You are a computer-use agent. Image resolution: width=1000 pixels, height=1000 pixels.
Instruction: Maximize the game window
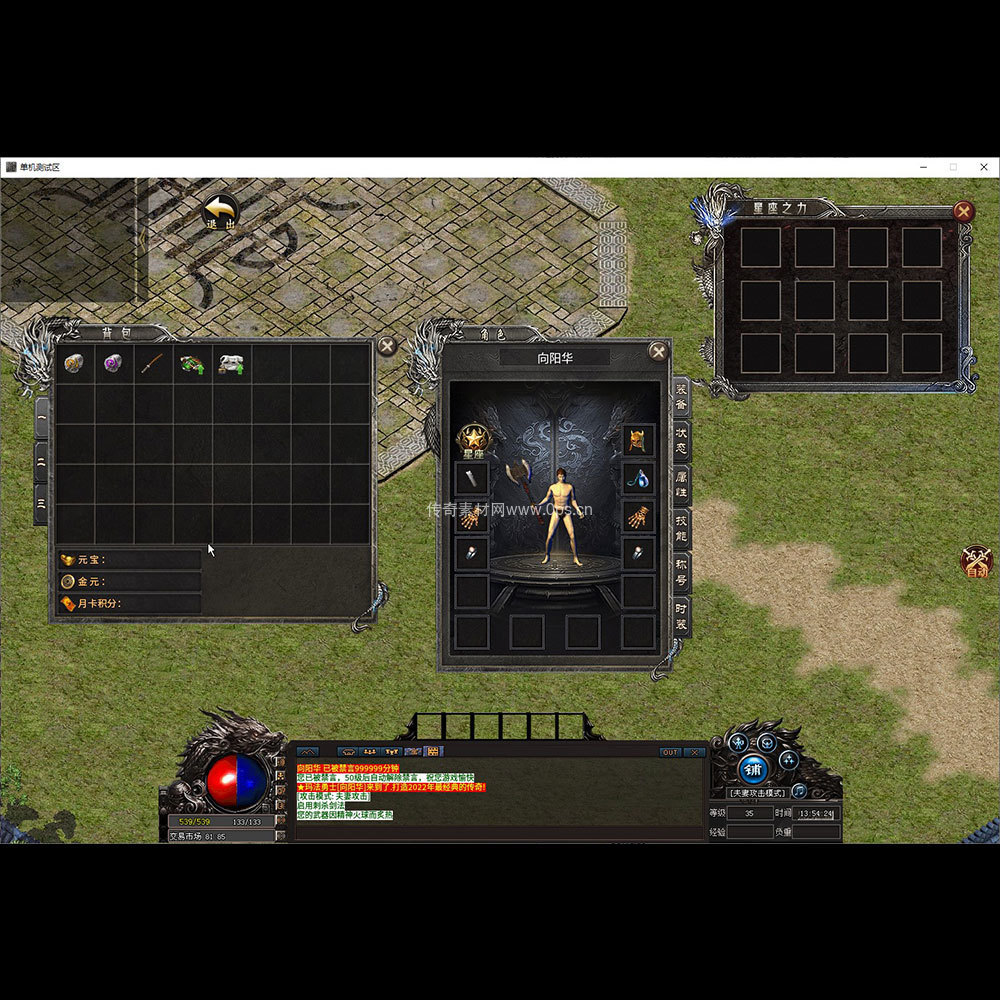click(953, 167)
